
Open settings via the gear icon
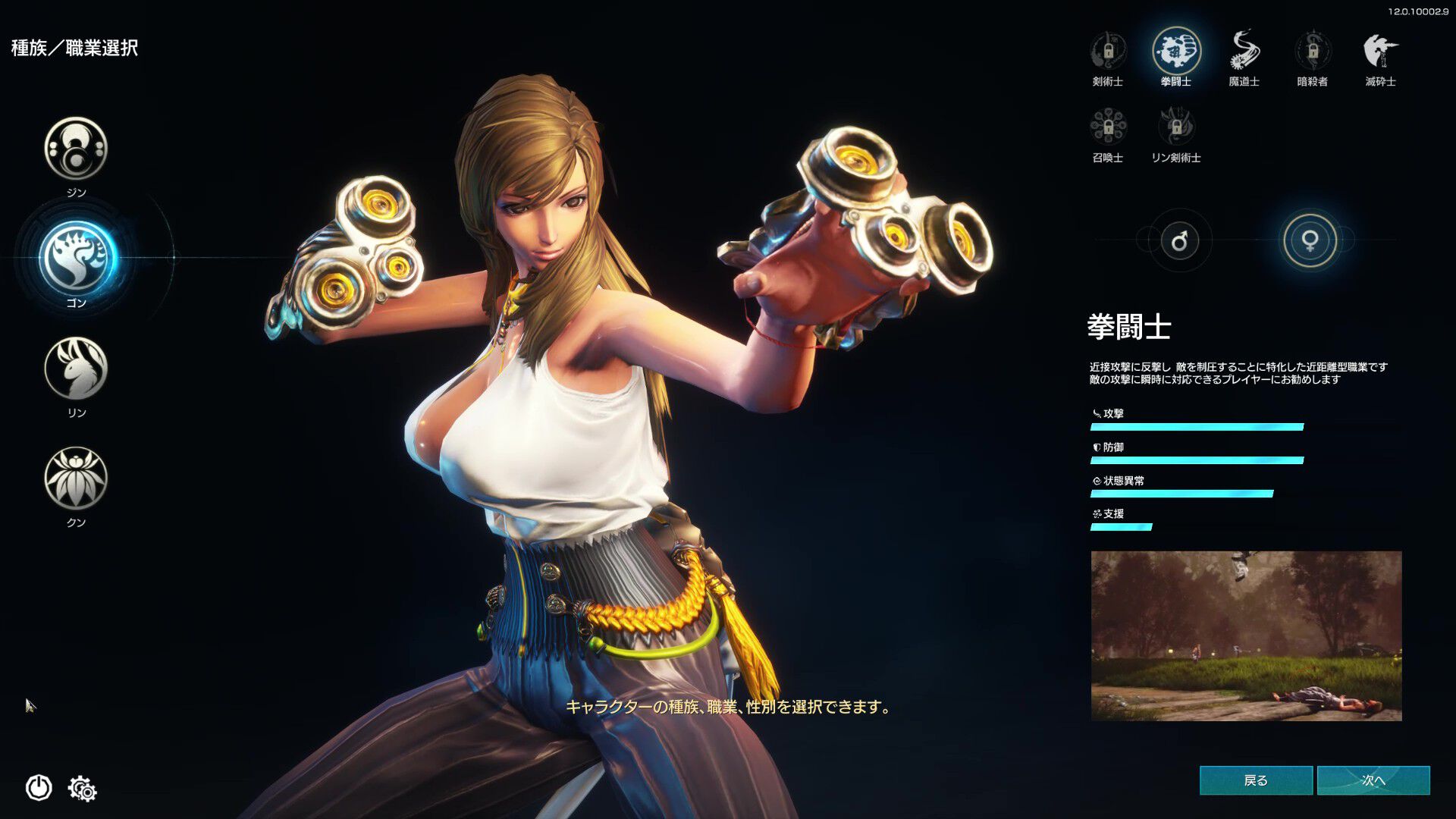tap(83, 789)
